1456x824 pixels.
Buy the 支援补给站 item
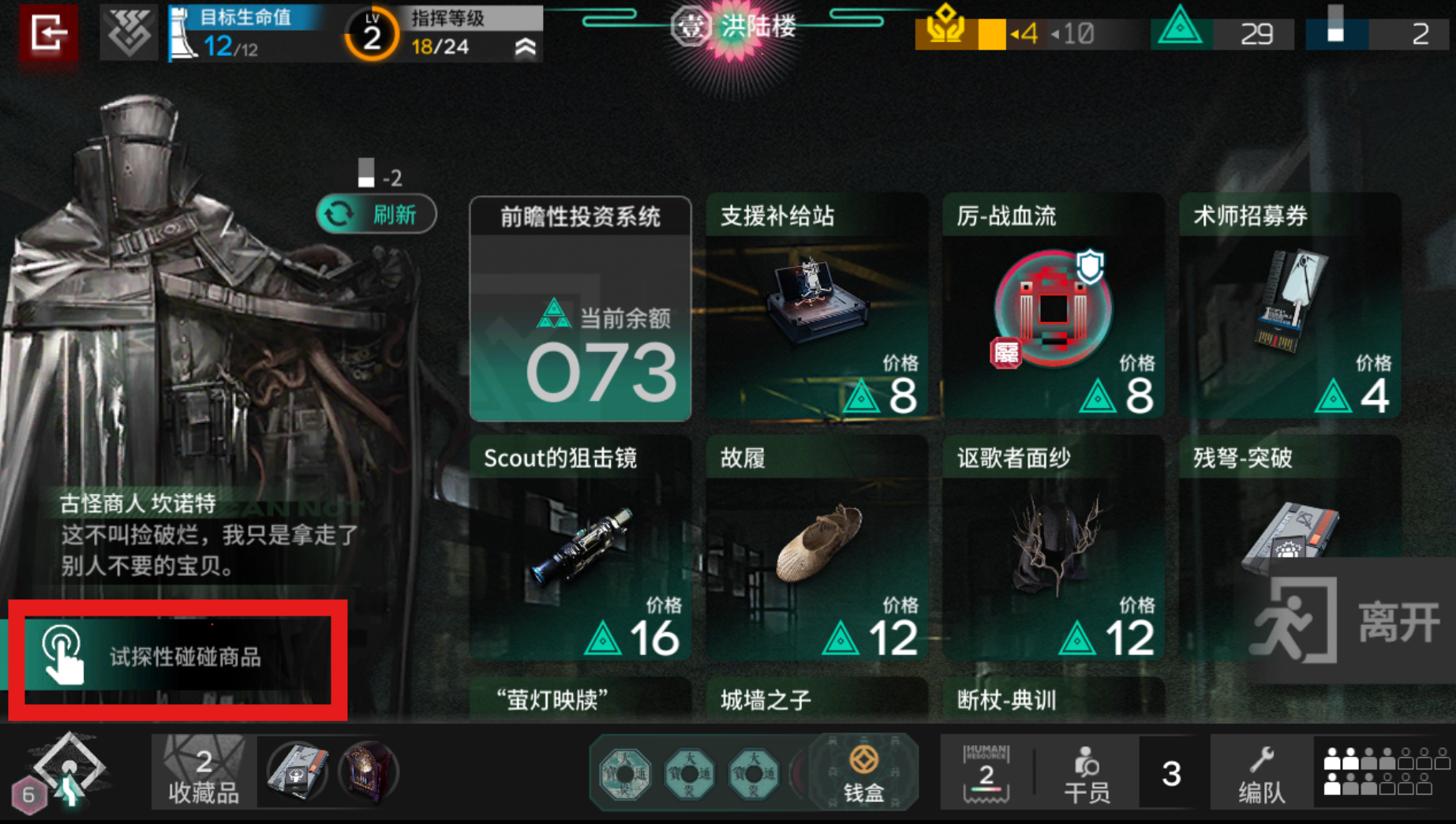point(816,307)
